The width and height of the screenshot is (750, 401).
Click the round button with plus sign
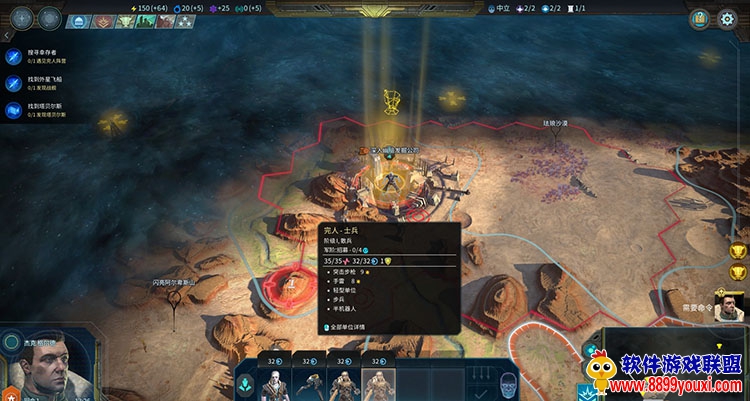(20, 18)
